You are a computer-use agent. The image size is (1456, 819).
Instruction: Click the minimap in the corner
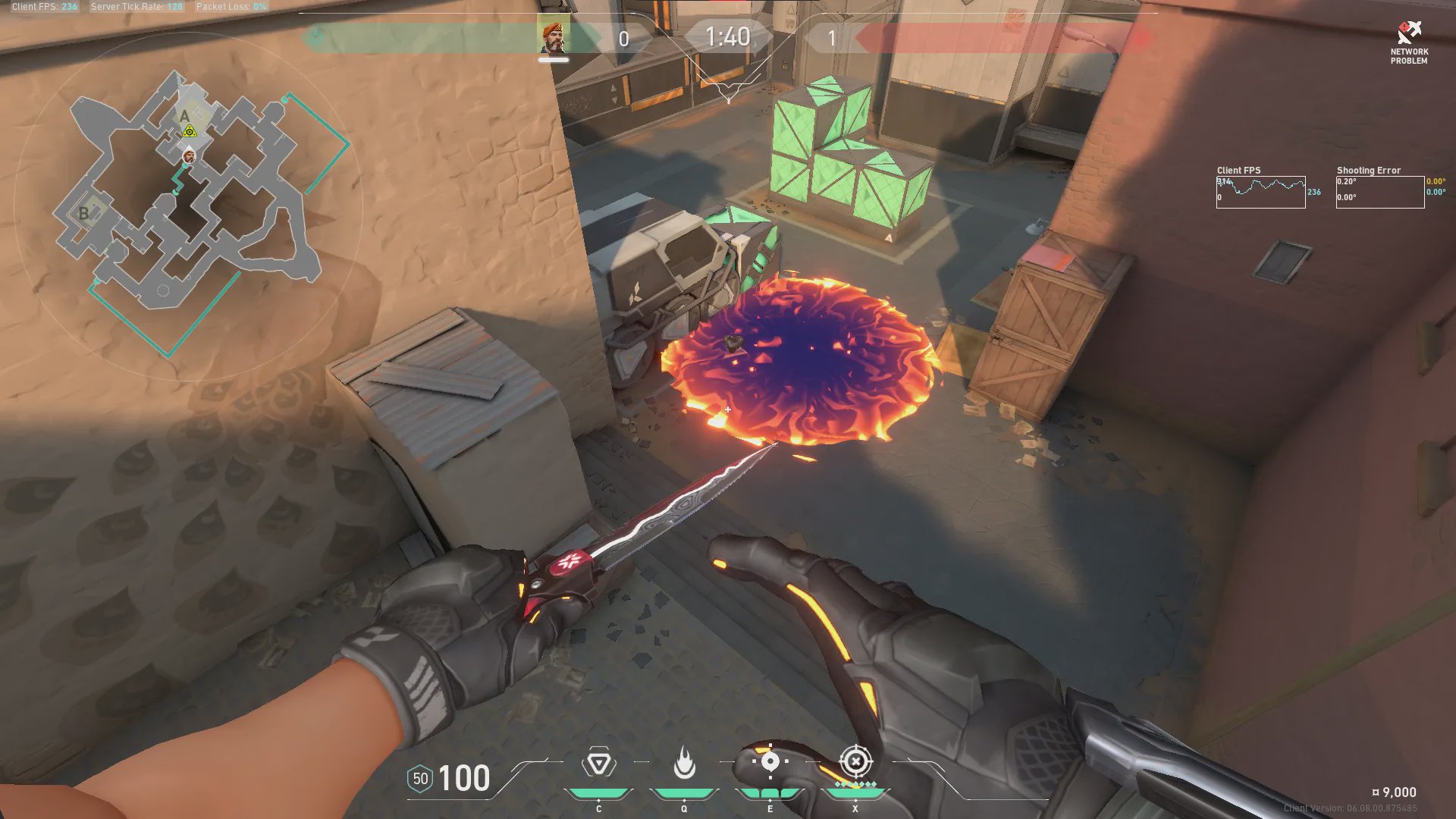tap(190, 206)
